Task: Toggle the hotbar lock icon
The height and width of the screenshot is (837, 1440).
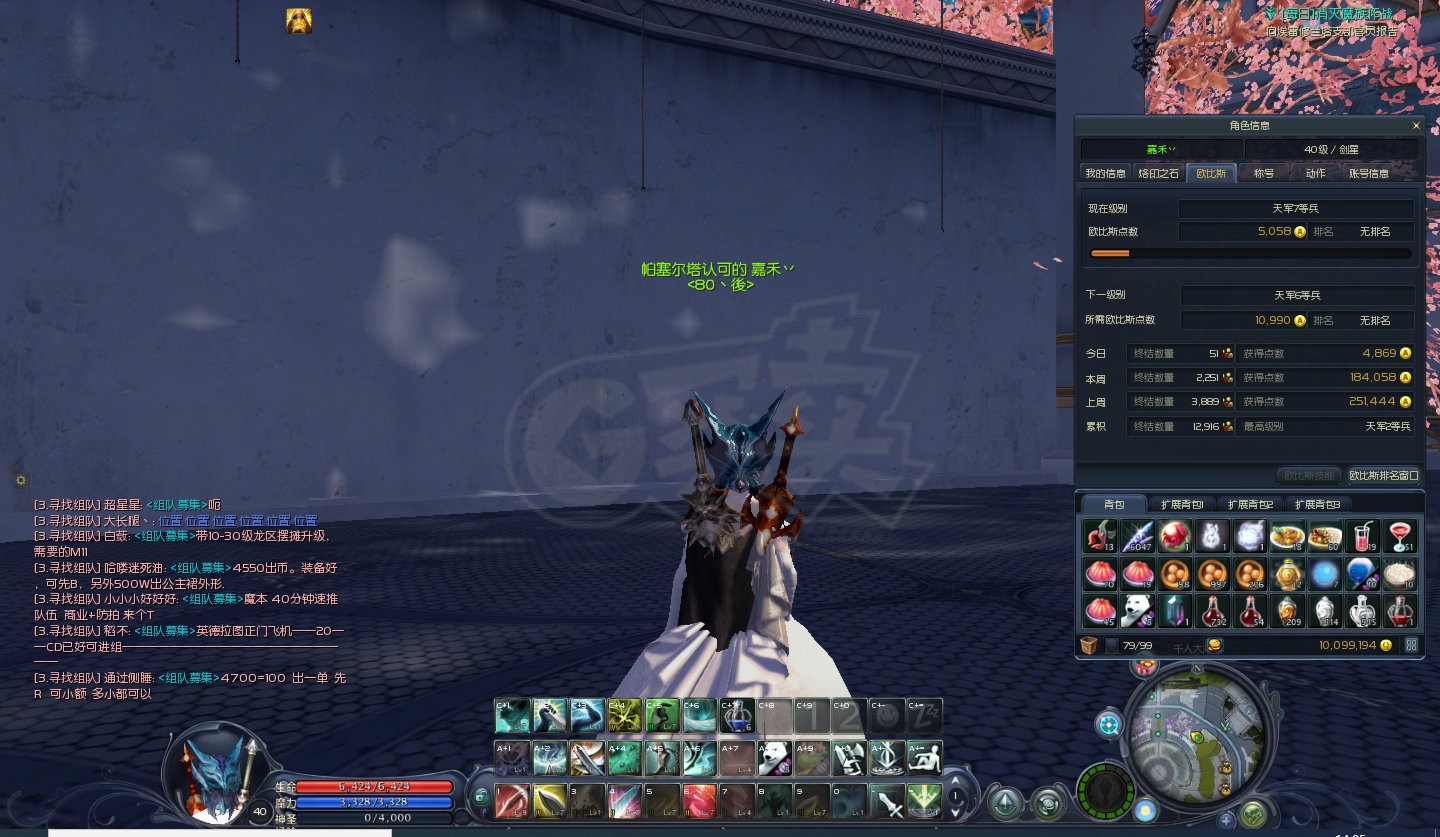Action: (482, 796)
